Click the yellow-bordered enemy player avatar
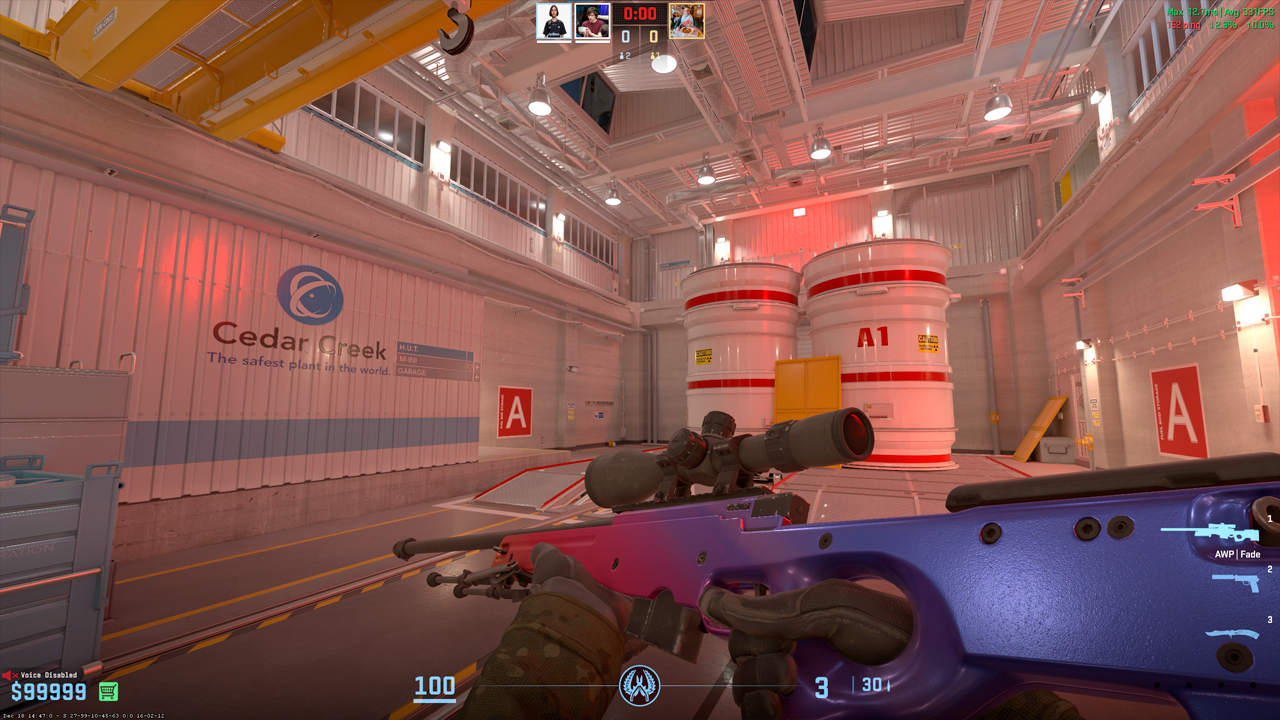 (686, 21)
